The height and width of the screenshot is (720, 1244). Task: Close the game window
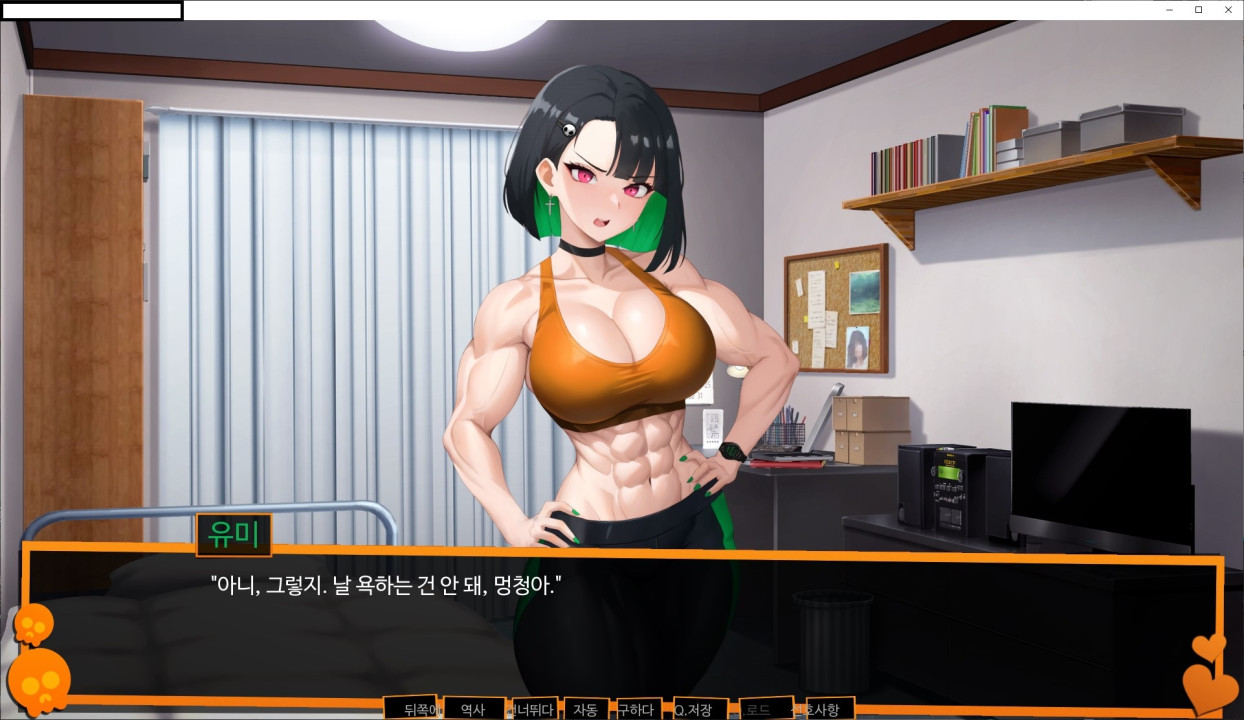tap(1228, 9)
